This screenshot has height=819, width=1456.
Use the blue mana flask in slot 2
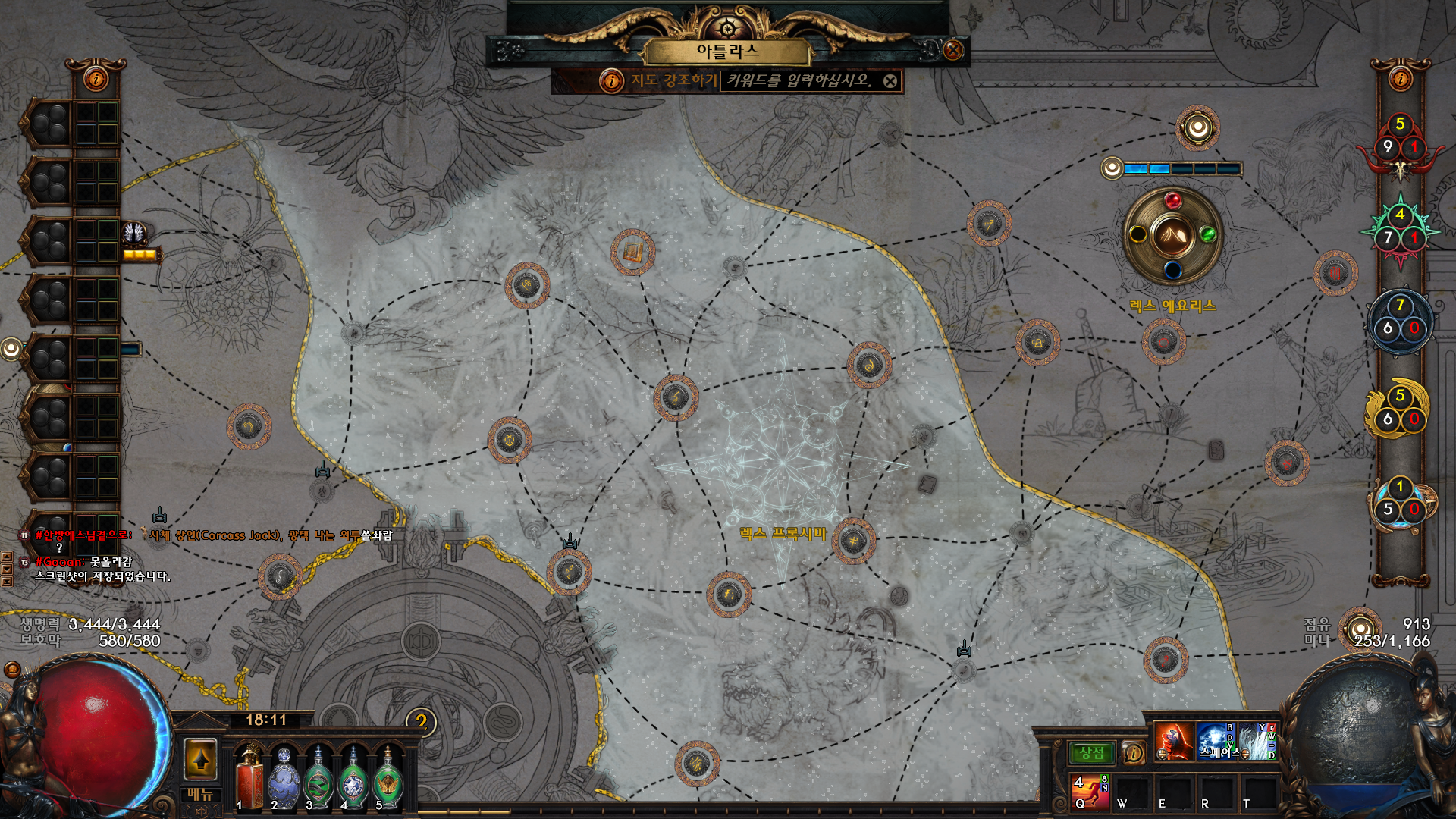[x=284, y=777]
